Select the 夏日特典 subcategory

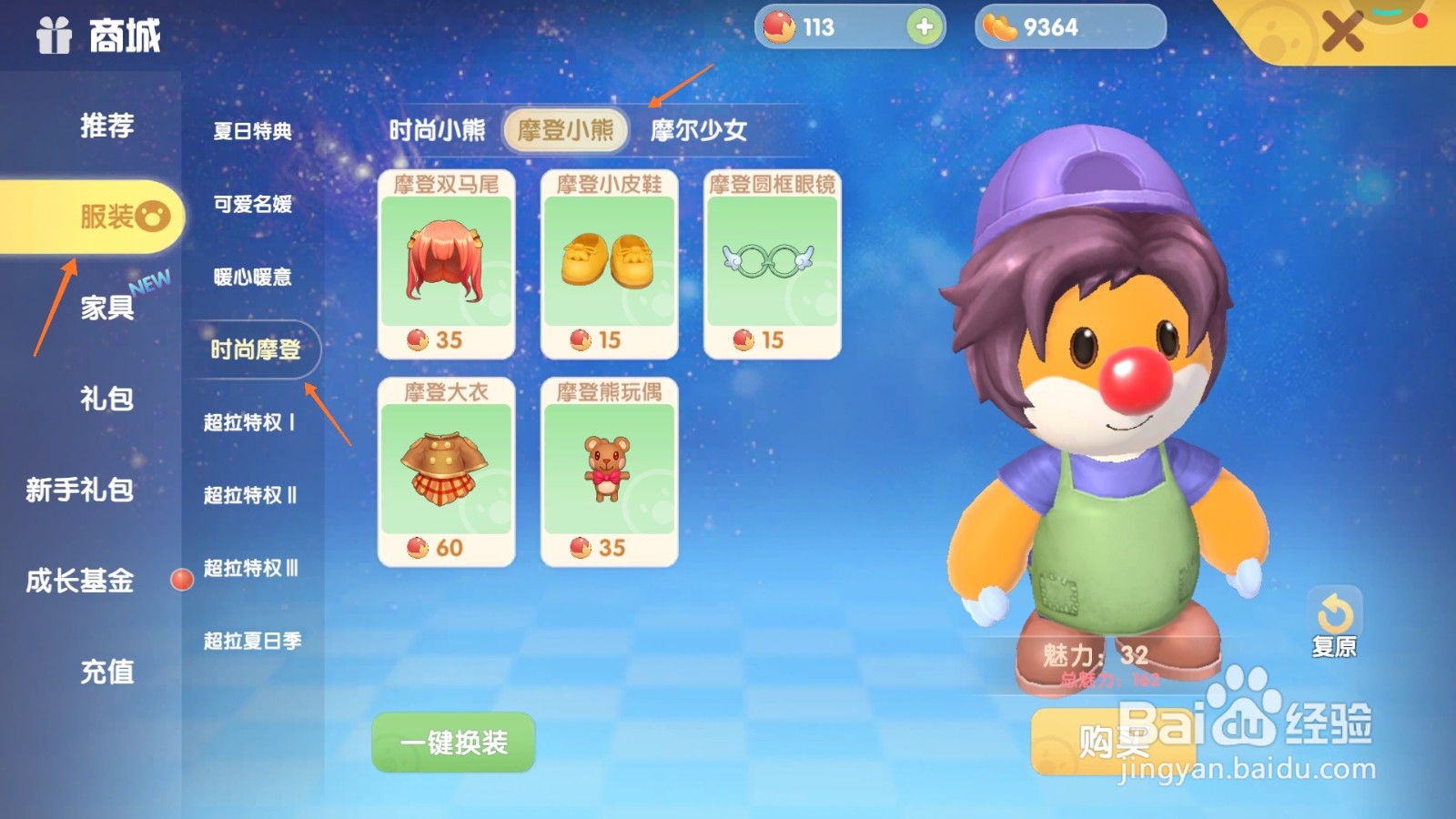click(x=253, y=131)
